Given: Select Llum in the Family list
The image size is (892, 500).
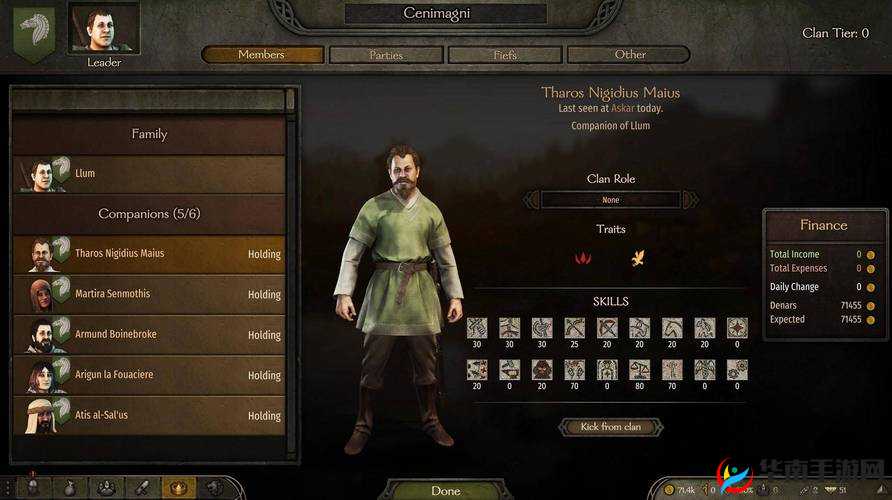Looking at the screenshot, I should coord(150,173).
